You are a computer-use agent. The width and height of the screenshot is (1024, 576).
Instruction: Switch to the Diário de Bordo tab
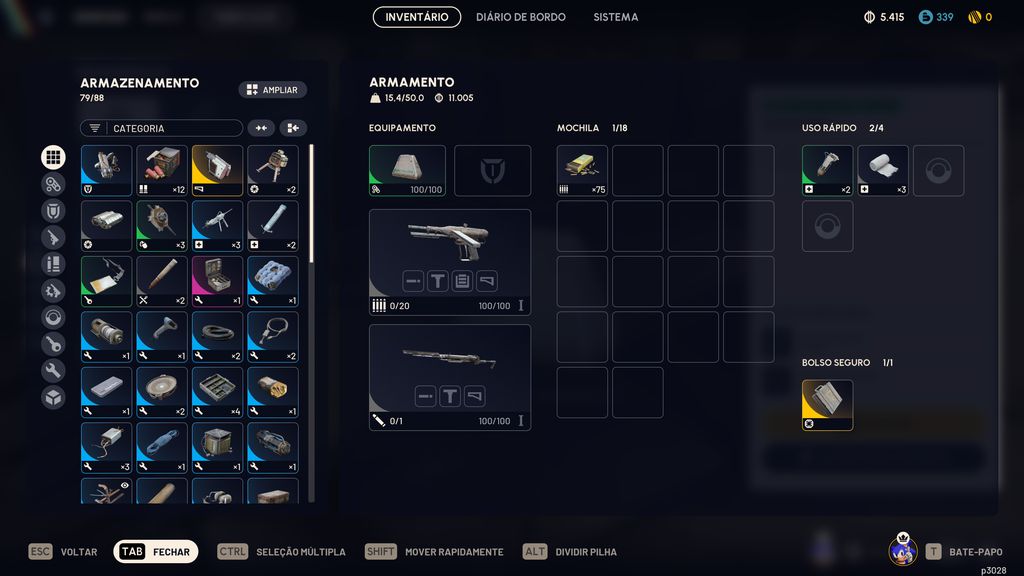pos(520,17)
